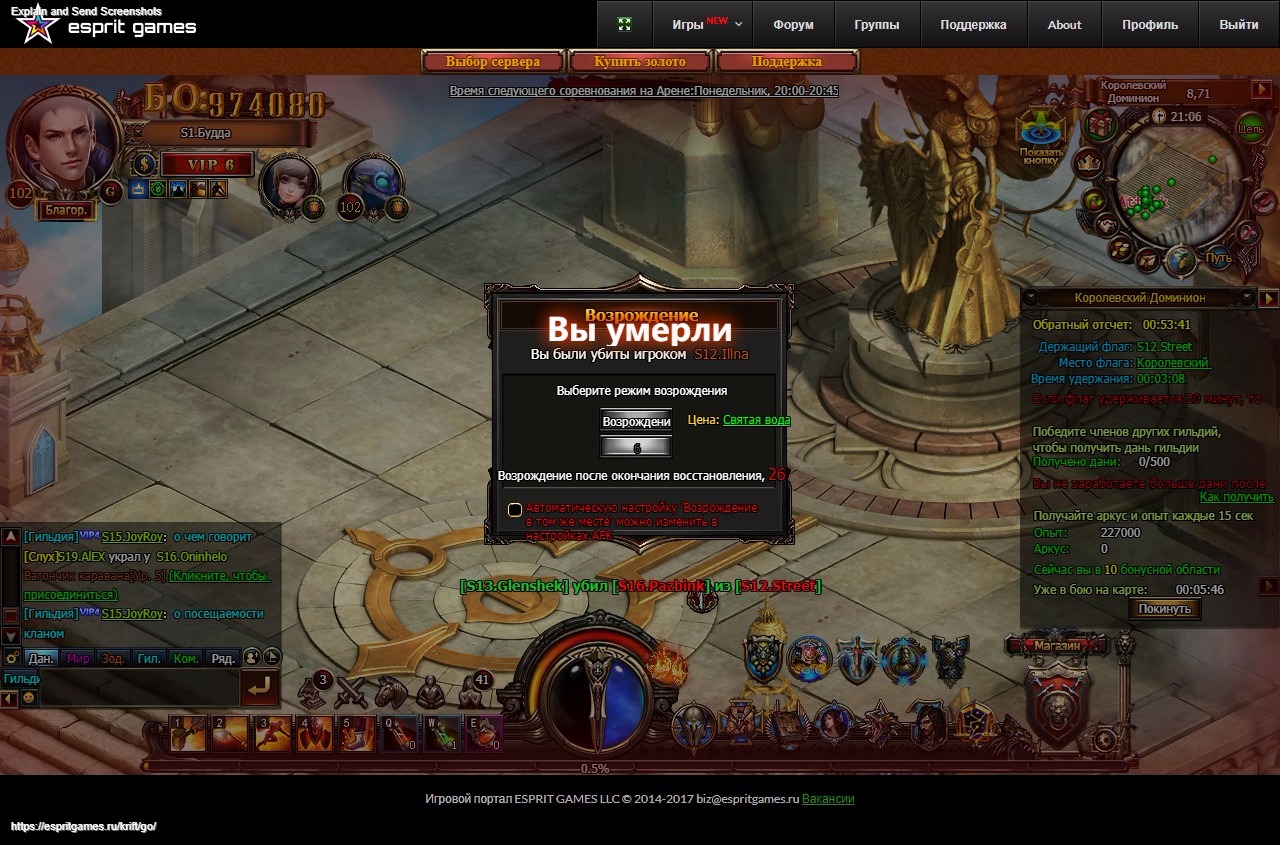
Task: Open the gift box icon by minimap
Action: (1101, 125)
